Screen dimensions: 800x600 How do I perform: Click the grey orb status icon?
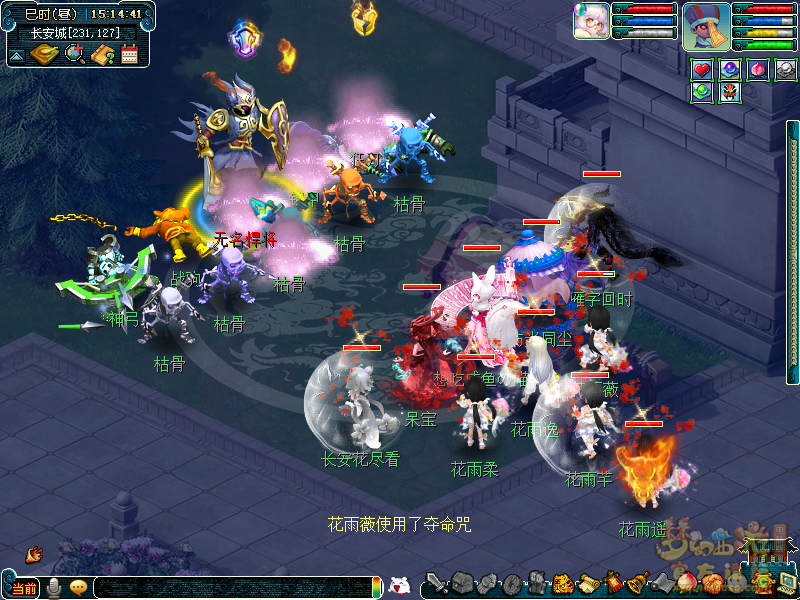tap(786, 70)
